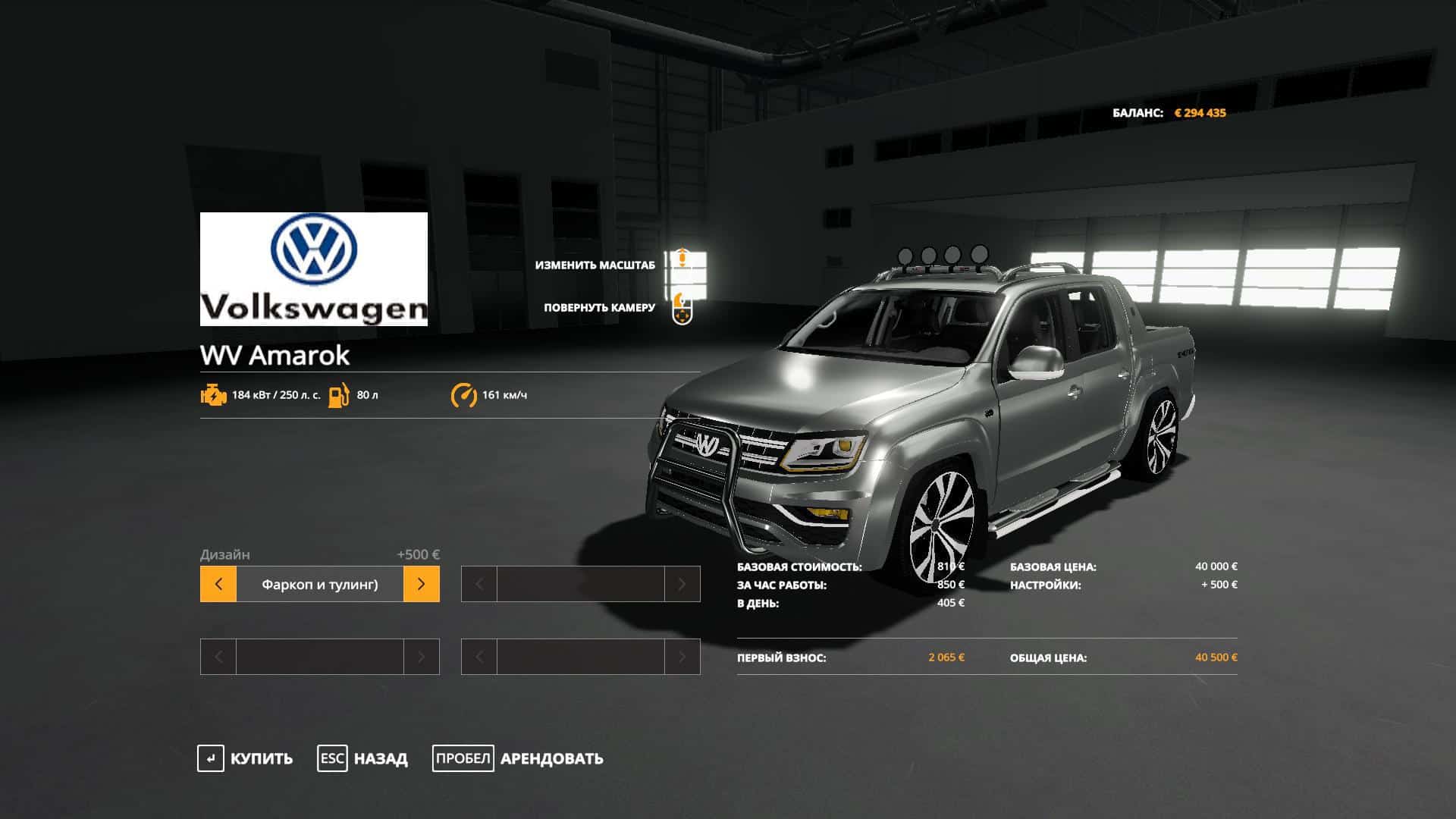Image resolution: width=1456 pixels, height=819 pixels.
Task: Advance the design option with the right arrow
Action: click(421, 584)
